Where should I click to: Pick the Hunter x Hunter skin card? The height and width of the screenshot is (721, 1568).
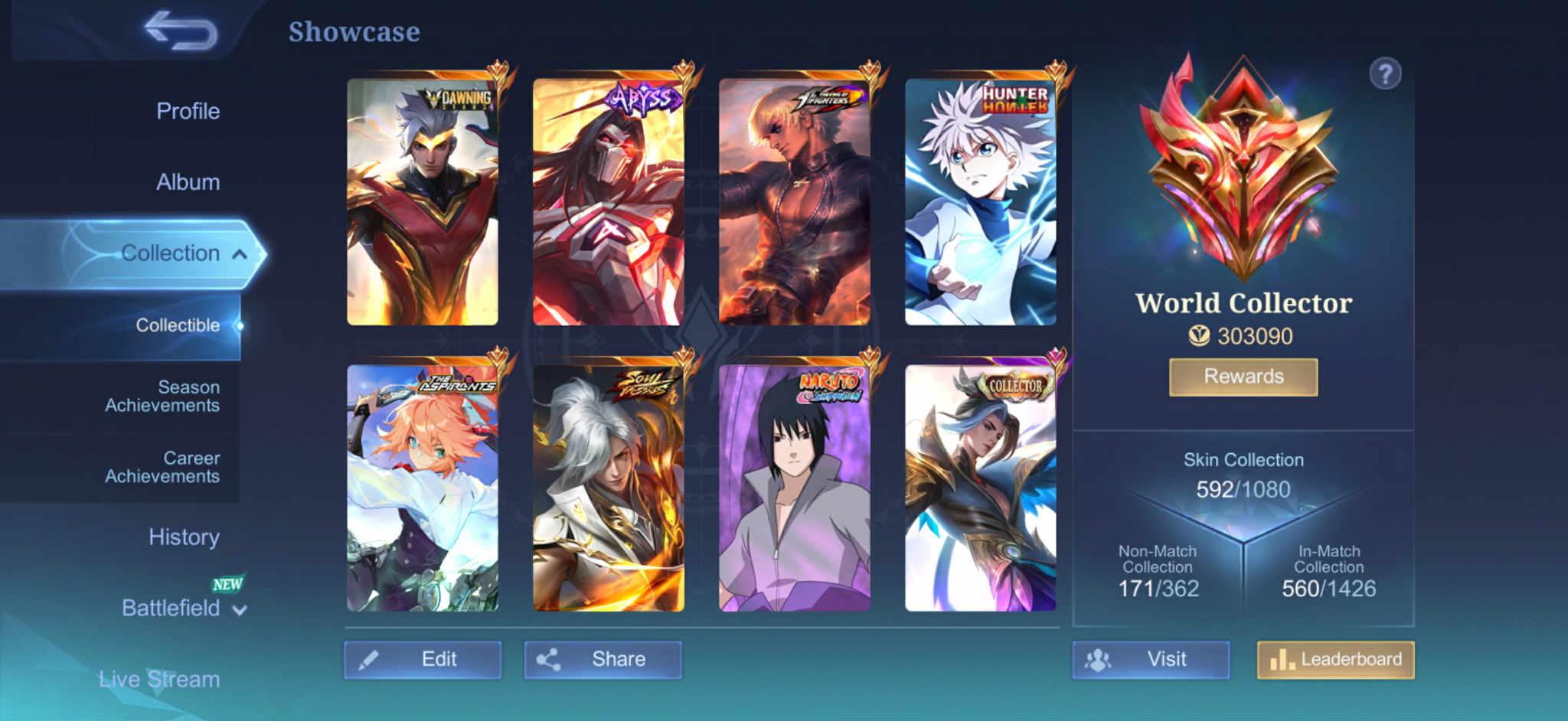coord(981,202)
